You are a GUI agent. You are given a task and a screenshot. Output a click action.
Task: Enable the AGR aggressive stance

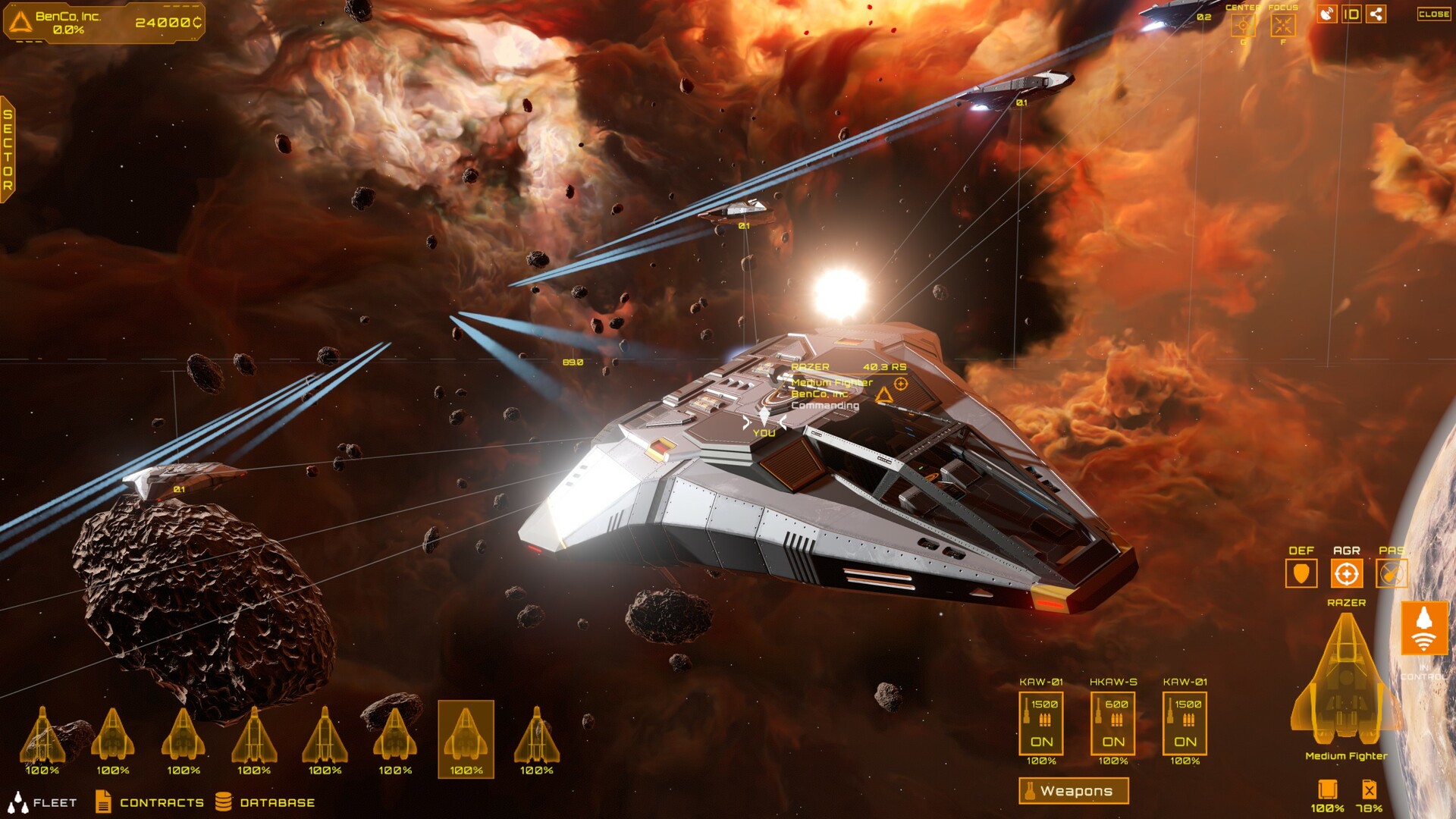pyautogui.click(x=1346, y=573)
